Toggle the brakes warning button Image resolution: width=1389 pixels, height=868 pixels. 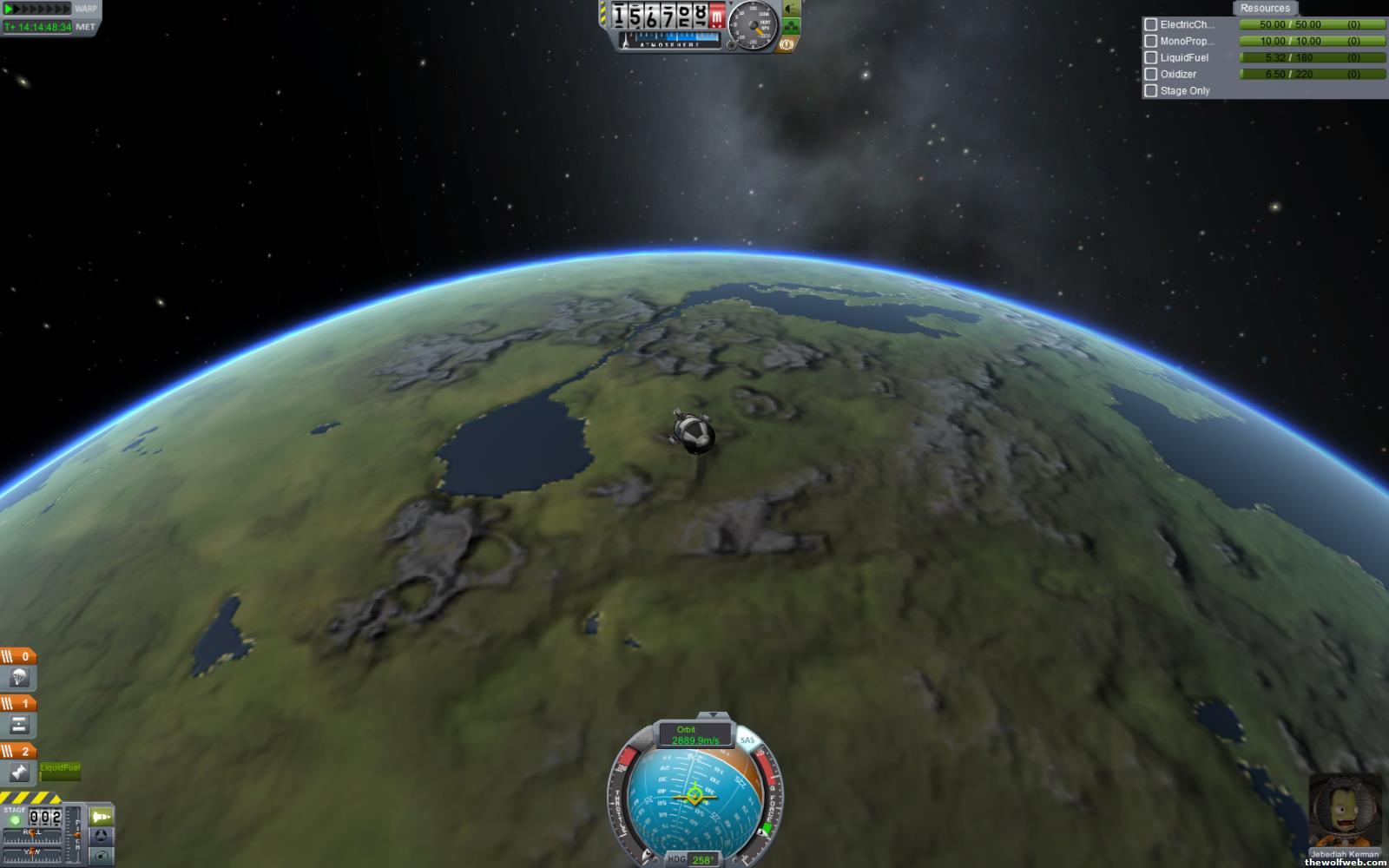[x=788, y=43]
